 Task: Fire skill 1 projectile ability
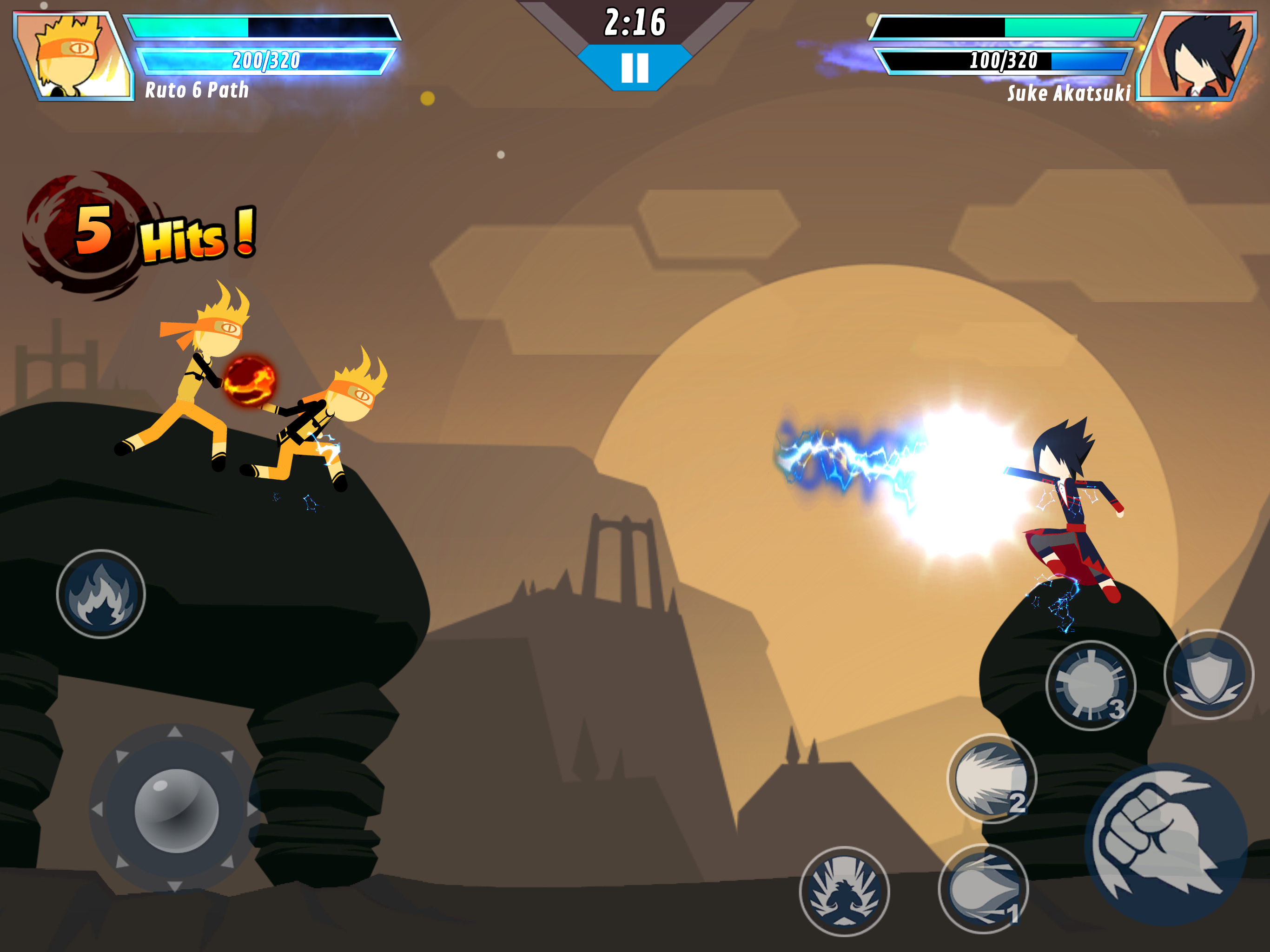tap(983, 888)
